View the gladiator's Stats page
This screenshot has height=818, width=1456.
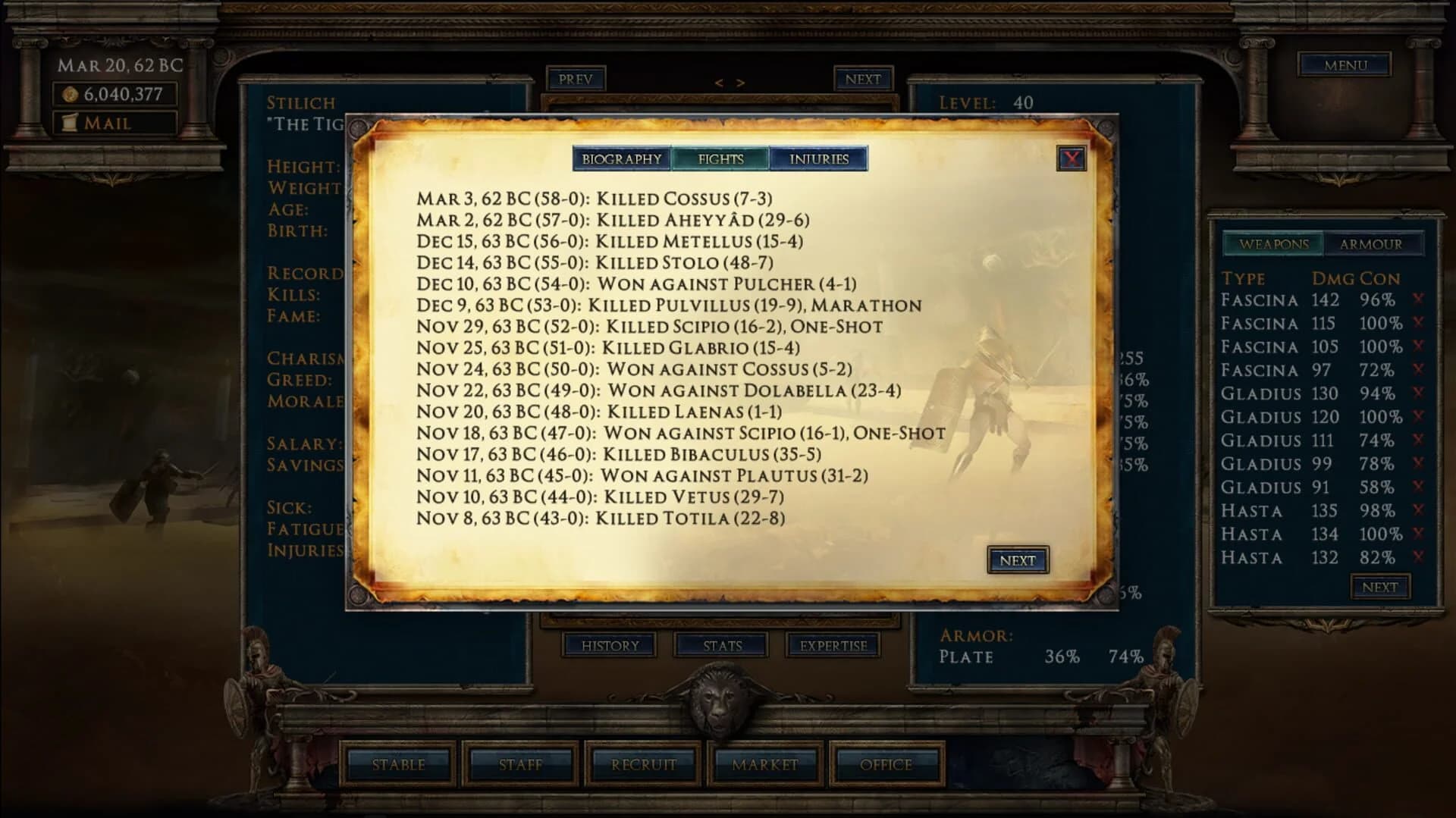[723, 645]
